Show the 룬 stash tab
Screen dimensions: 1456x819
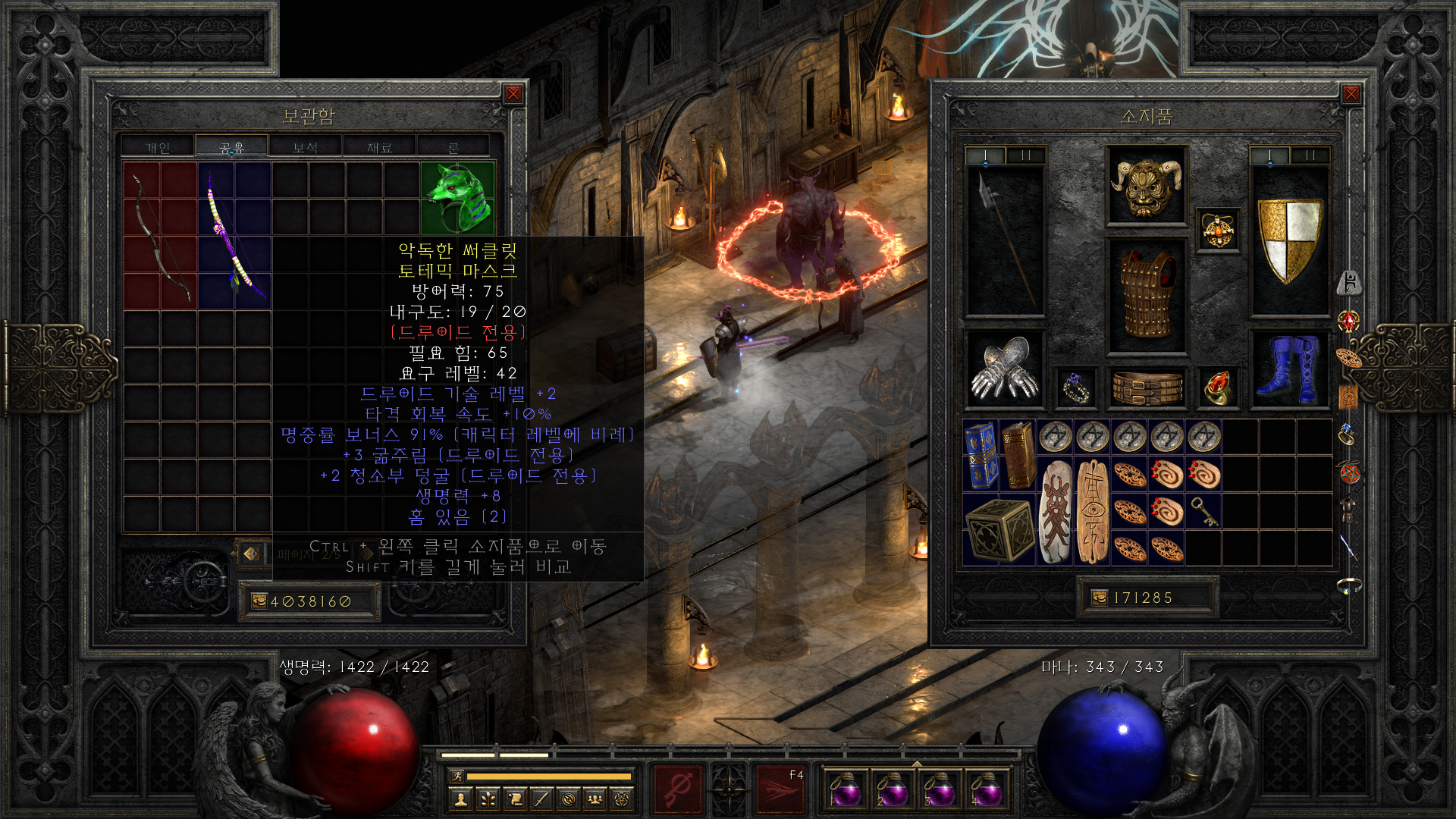point(453,147)
